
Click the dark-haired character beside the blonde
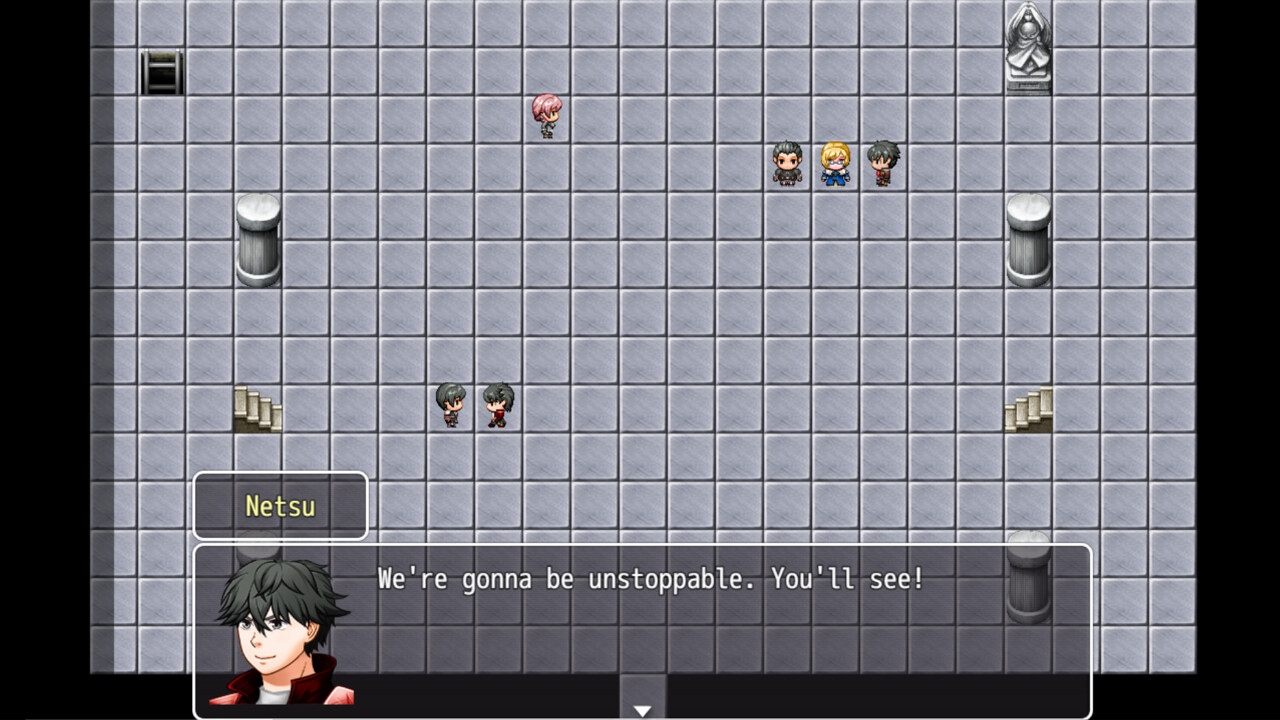tap(884, 165)
